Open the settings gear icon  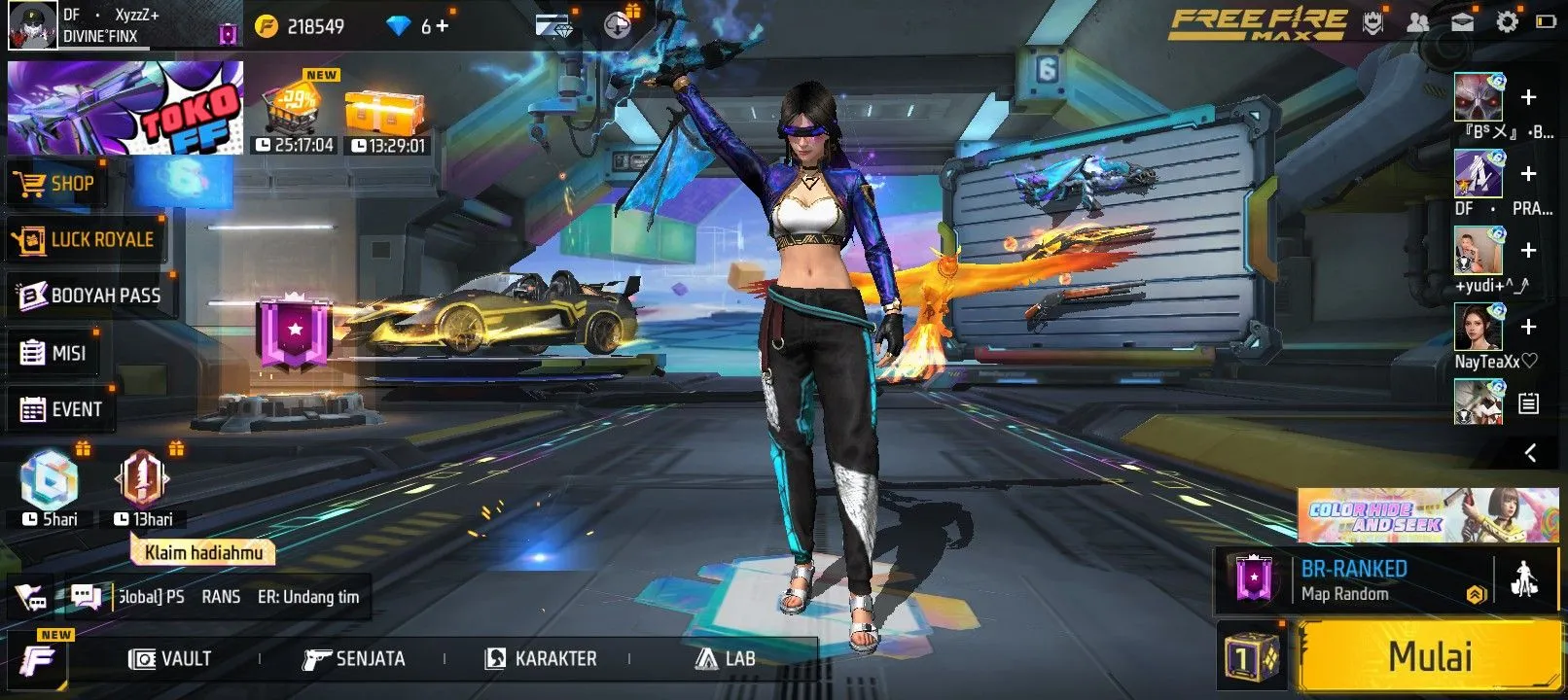pyautogui.click(x=1507, y=22)
